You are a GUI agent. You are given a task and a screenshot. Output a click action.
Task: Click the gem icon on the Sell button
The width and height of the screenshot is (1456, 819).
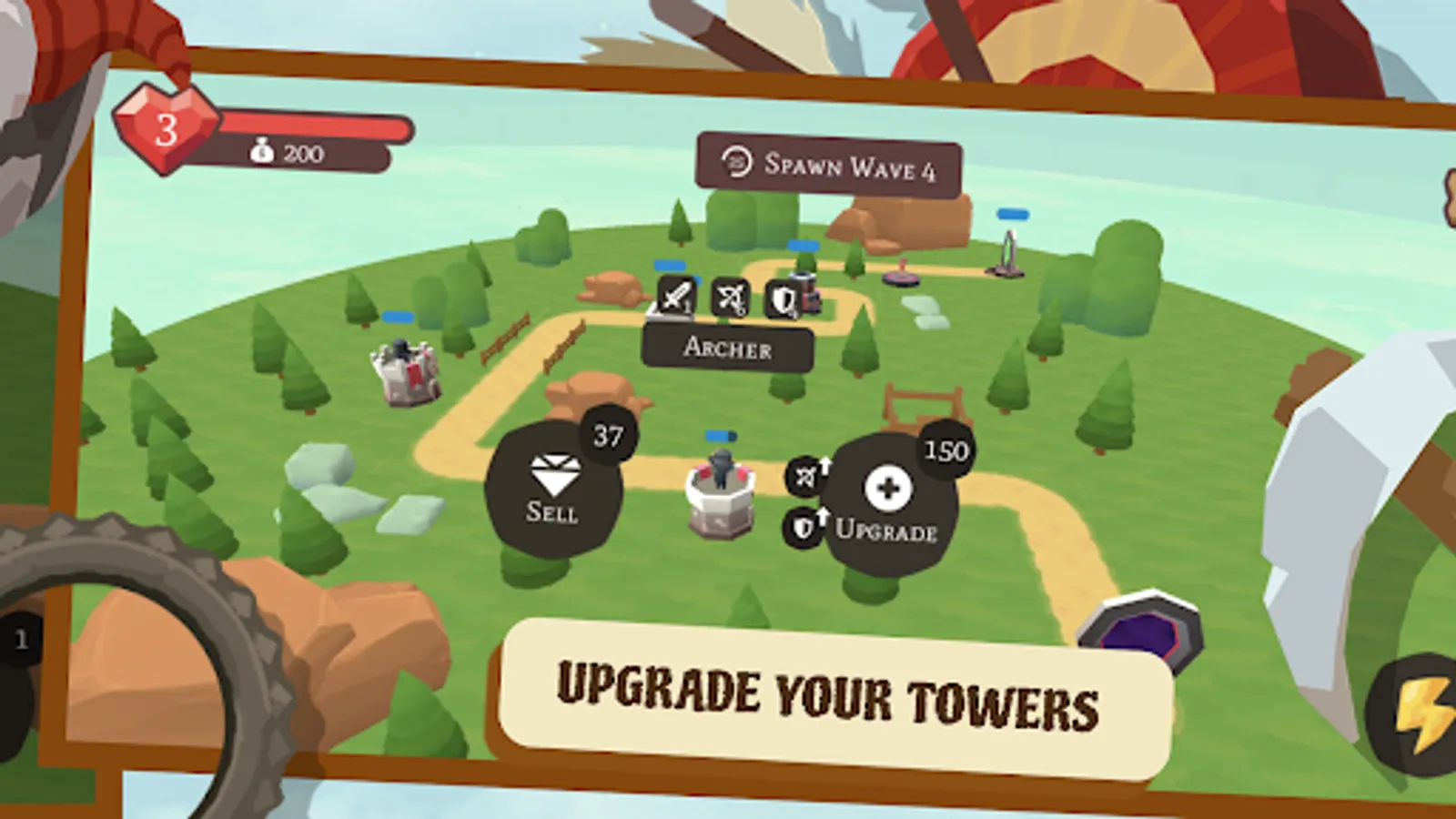(x=552, y=475)
